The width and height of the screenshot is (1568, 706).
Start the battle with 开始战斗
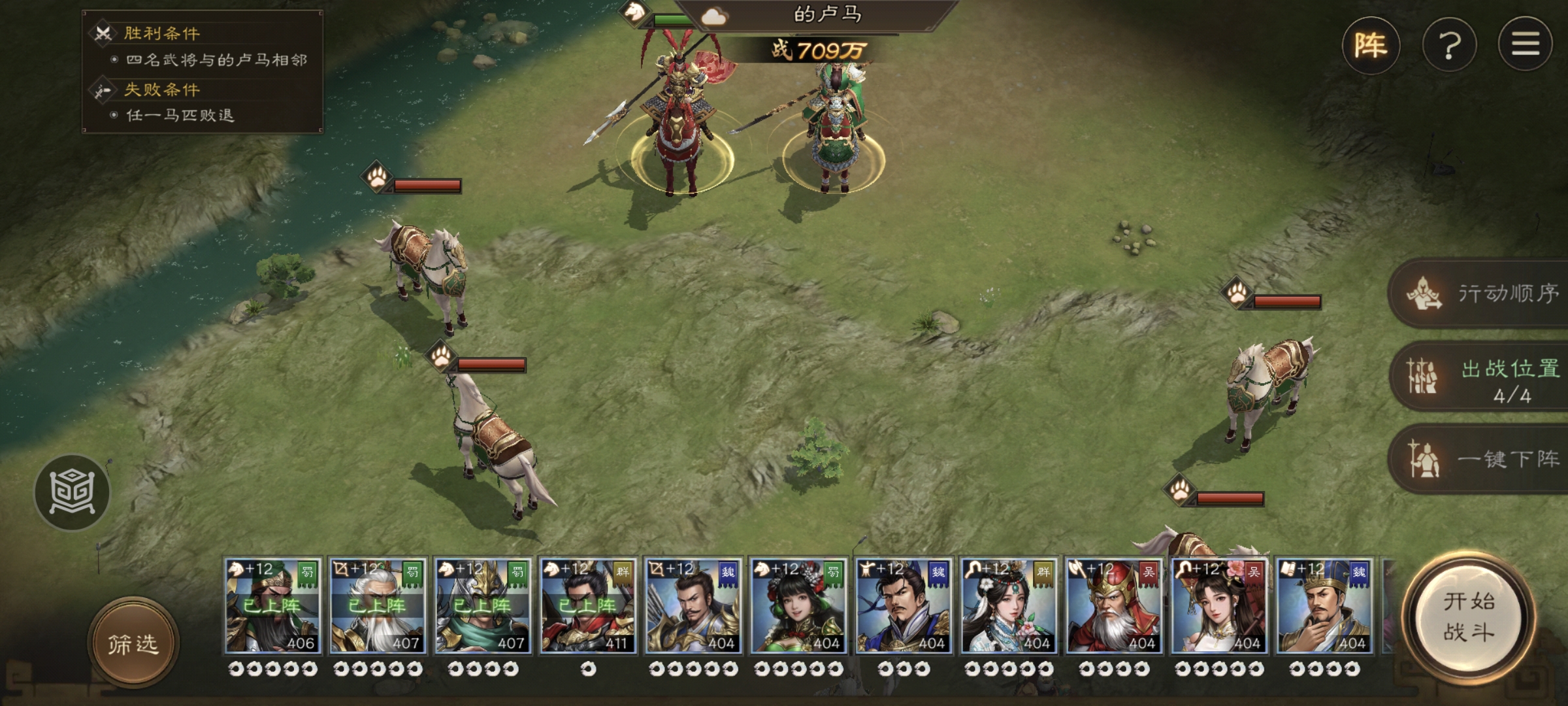[1469, 617]
